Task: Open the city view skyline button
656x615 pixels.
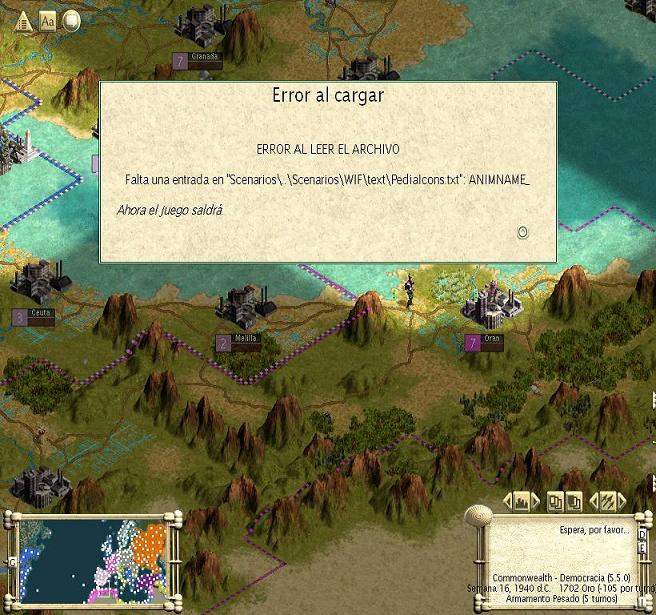Action: point(521,500)
